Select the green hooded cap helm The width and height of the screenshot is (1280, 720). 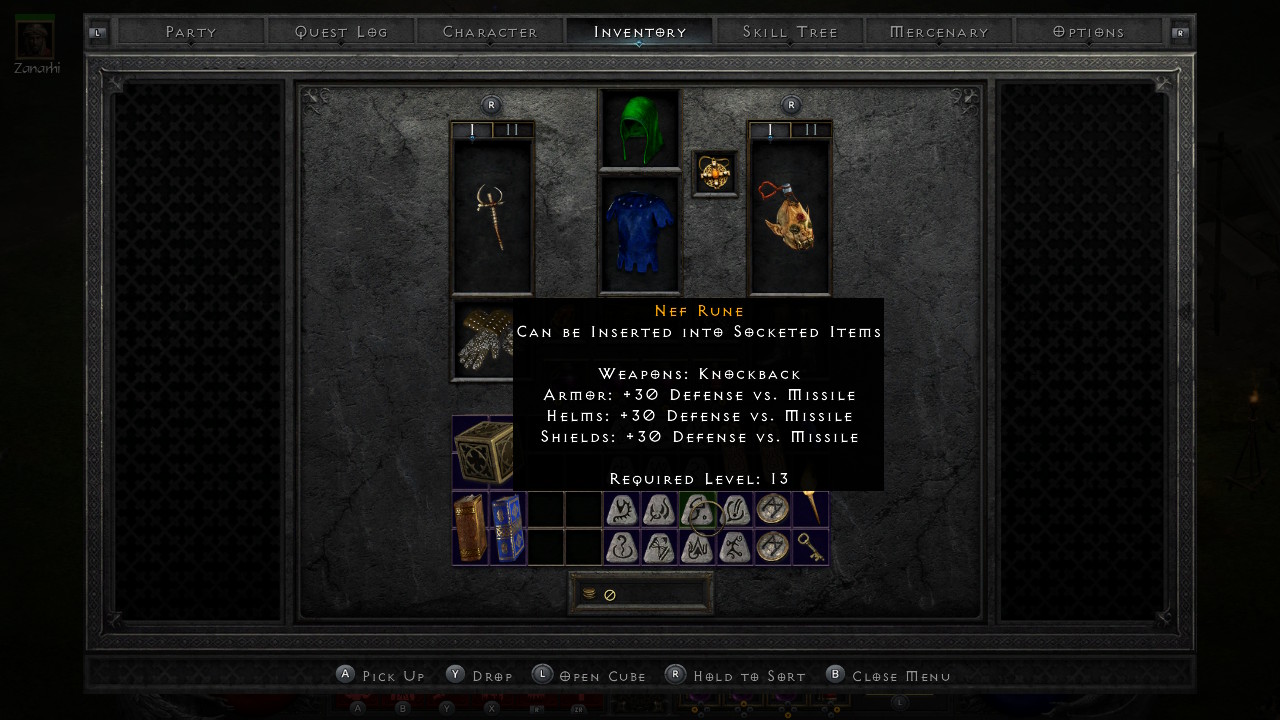pyautogui.click(x=640, y=130)
